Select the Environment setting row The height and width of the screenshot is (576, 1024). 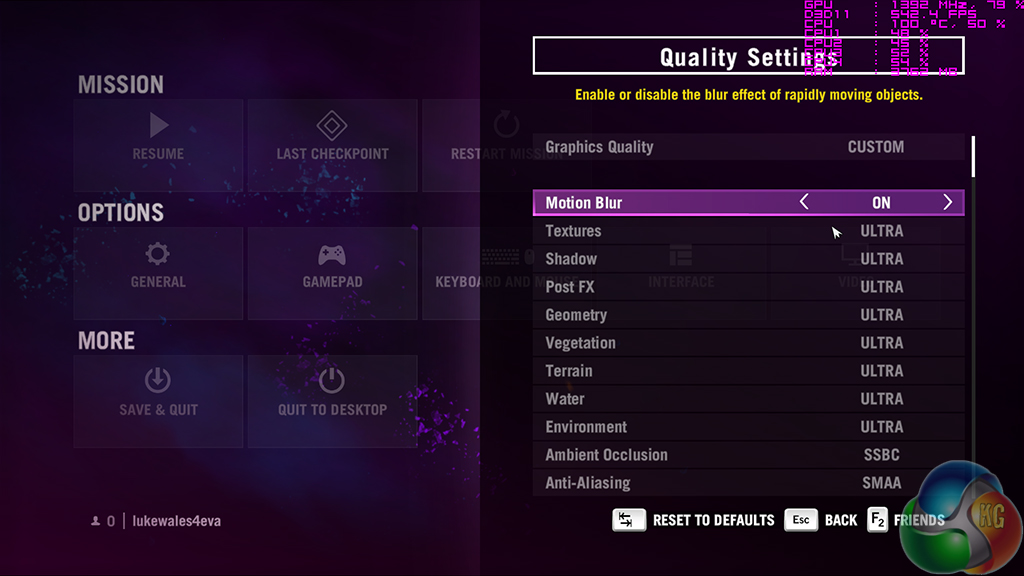[x=748, y=427]
